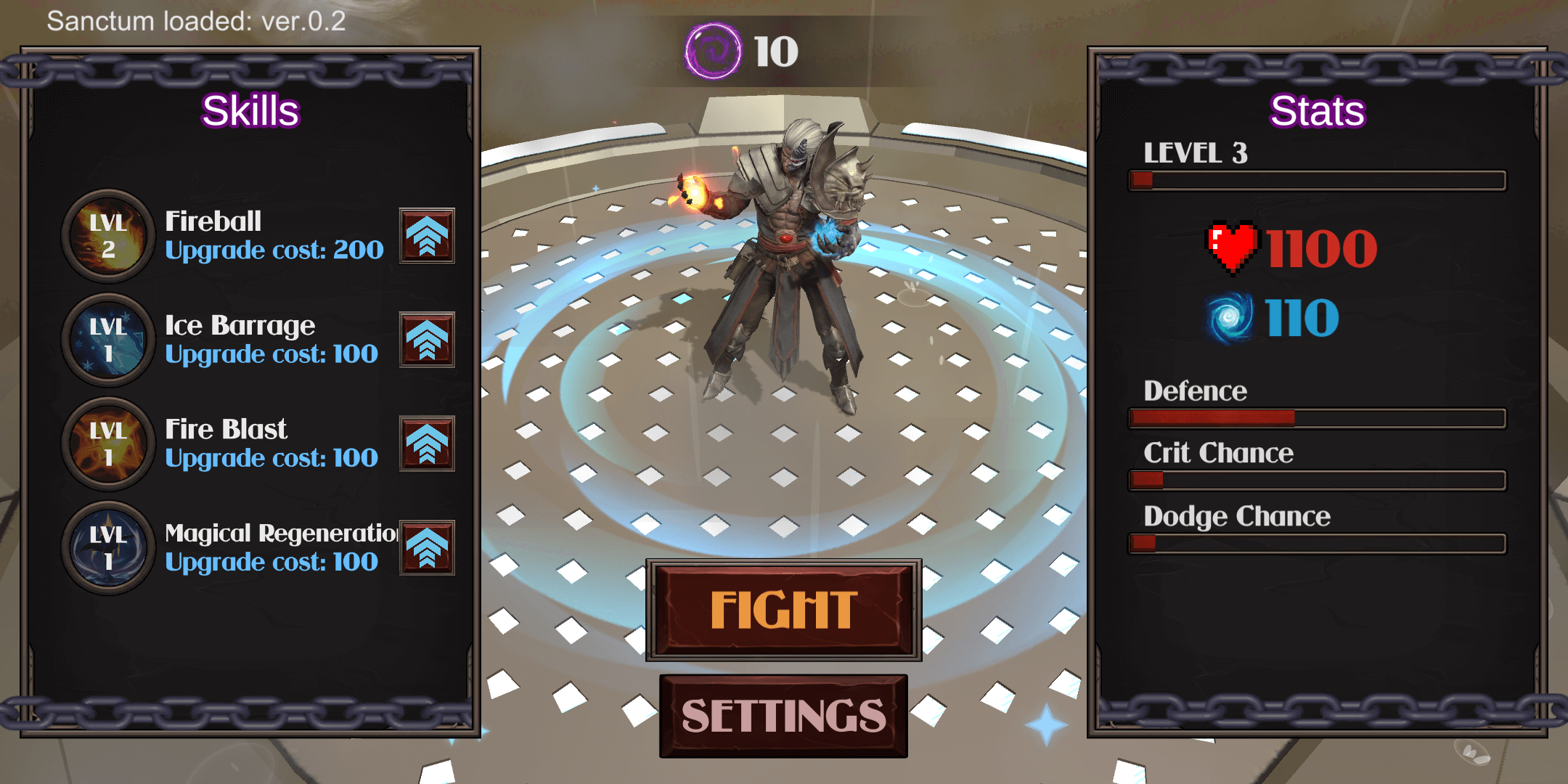
Task: Start the battle with the FIGHT button
Action: (783, 610)
